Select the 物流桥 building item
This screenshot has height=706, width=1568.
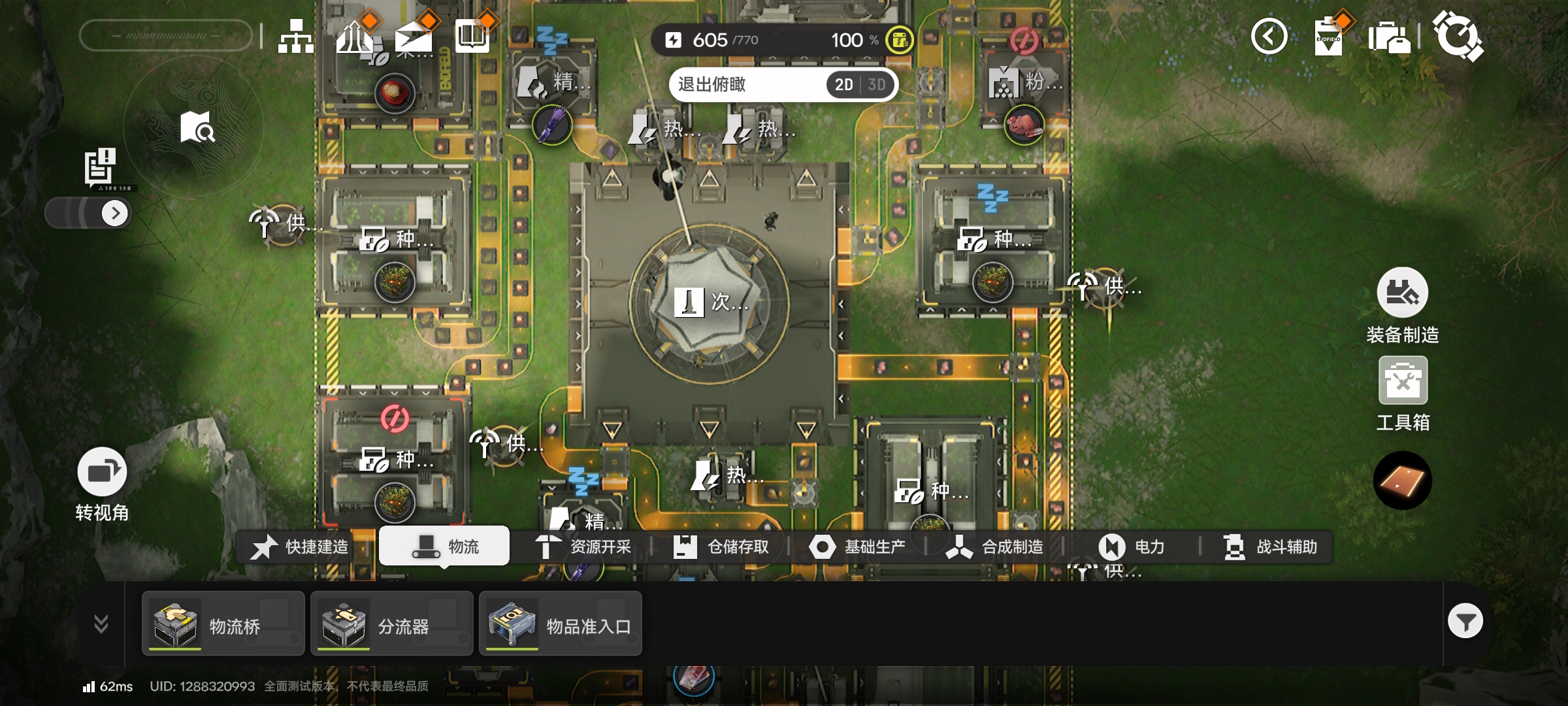coord(223,624)
